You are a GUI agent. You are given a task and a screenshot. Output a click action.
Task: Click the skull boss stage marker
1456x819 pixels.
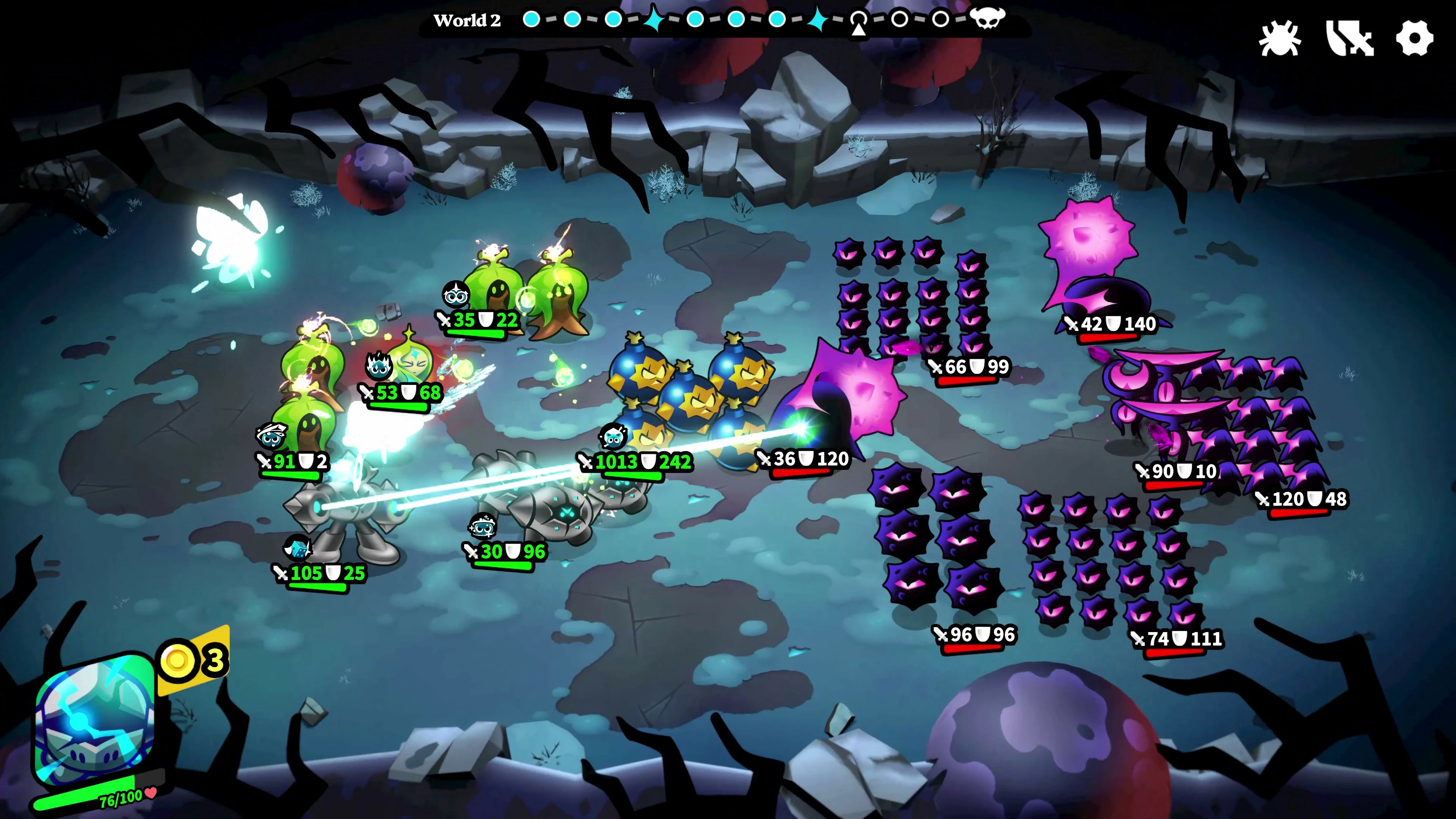987,18
